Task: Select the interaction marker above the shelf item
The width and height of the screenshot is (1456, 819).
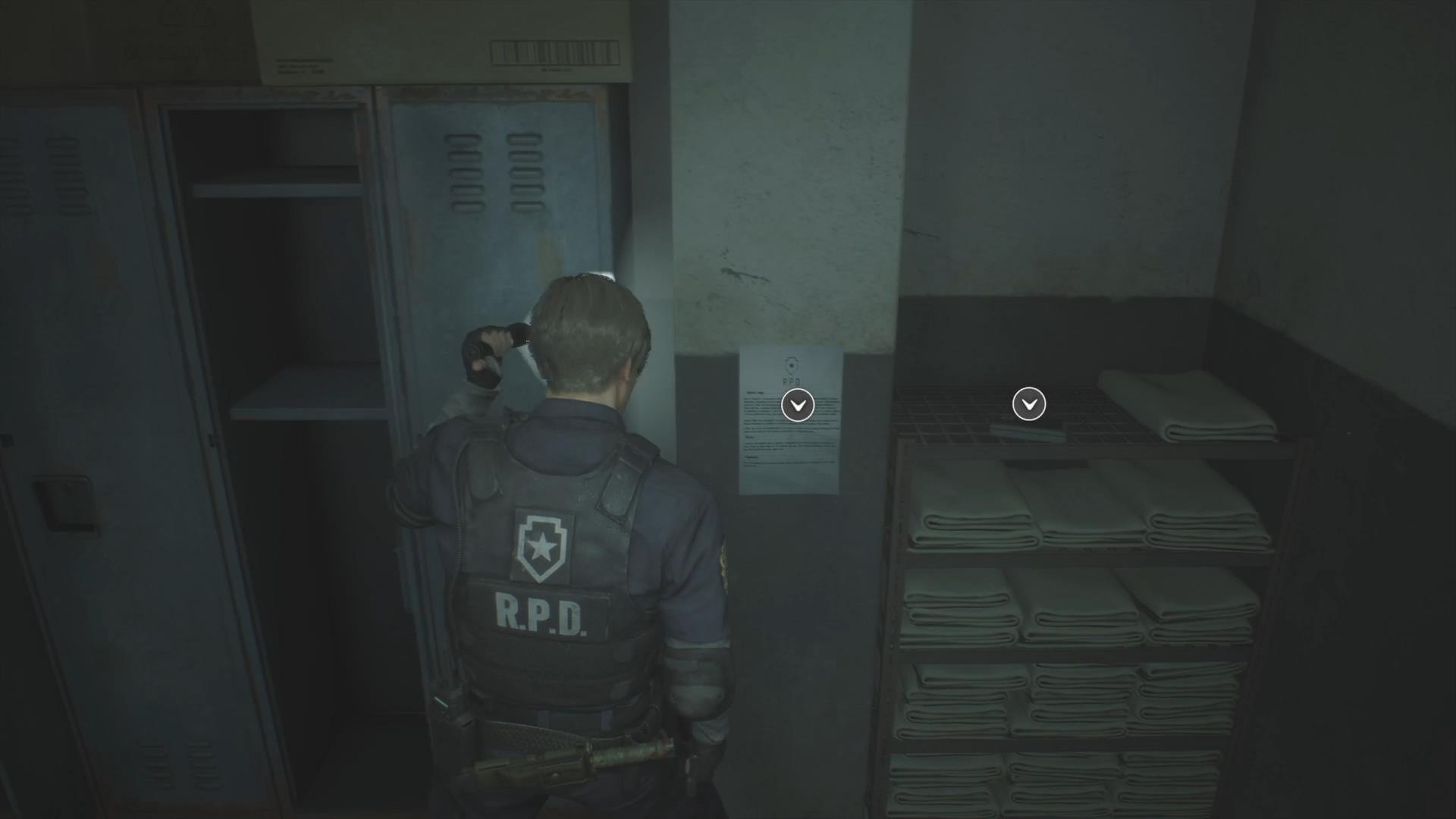Action: coord(1029,405)
